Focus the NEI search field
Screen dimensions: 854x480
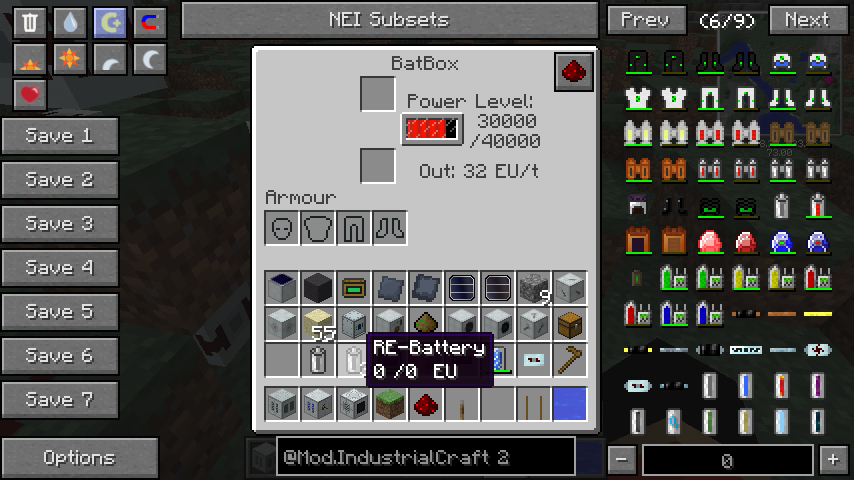tap(425, 458)
